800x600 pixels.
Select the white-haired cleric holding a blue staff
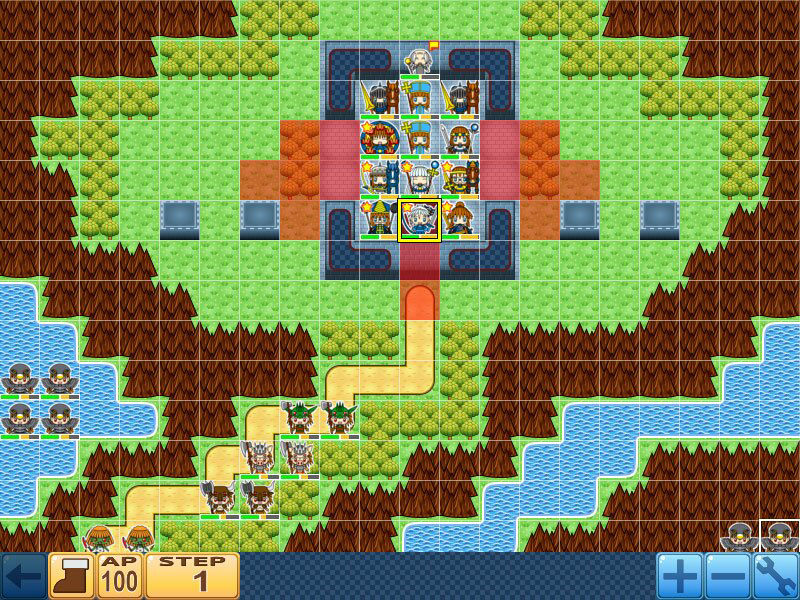point(419,180)
